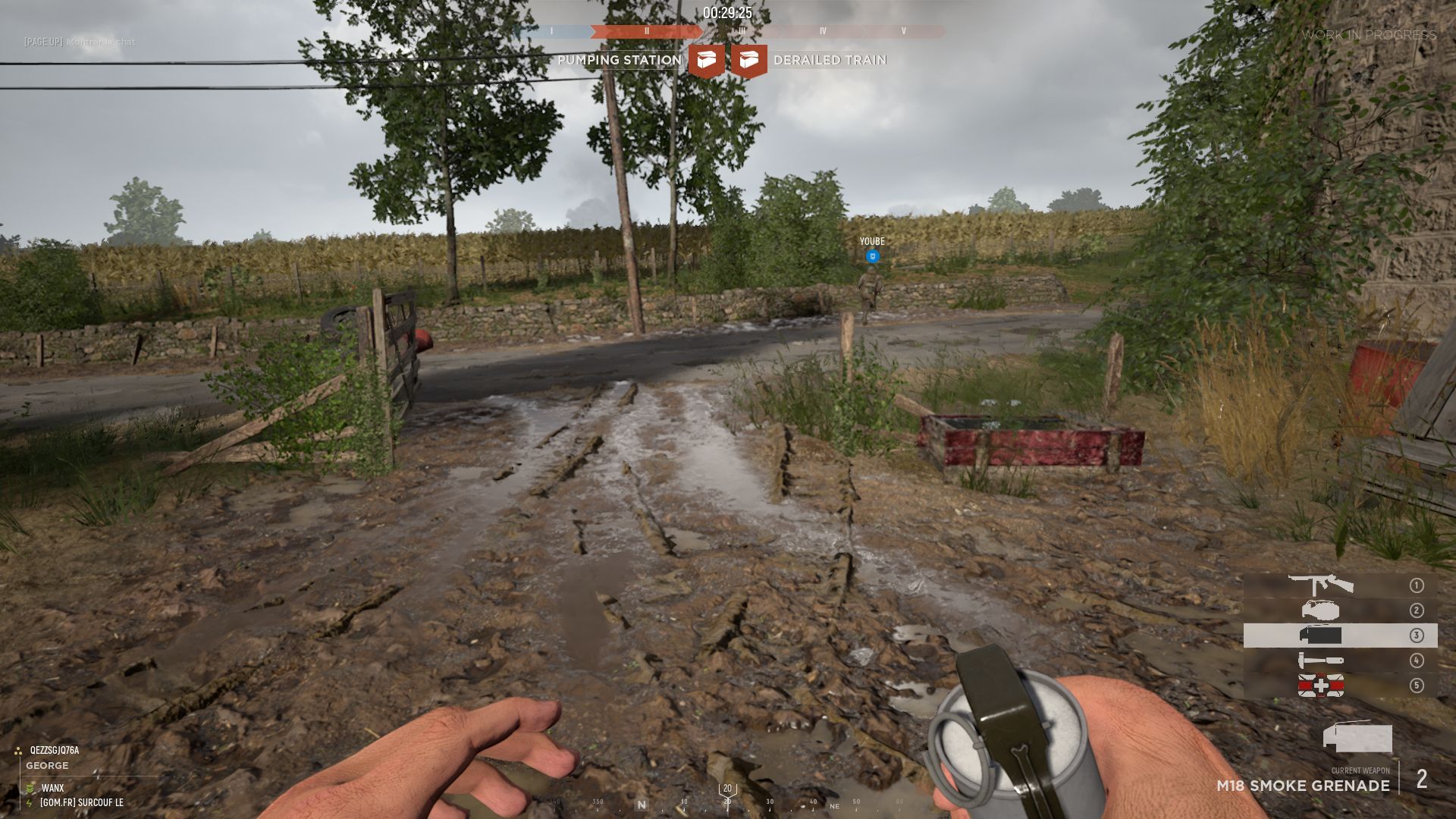The image size is (1456, 819).
Task: Click the current weapon smoke grenade icon
Action: point(1357,737)
